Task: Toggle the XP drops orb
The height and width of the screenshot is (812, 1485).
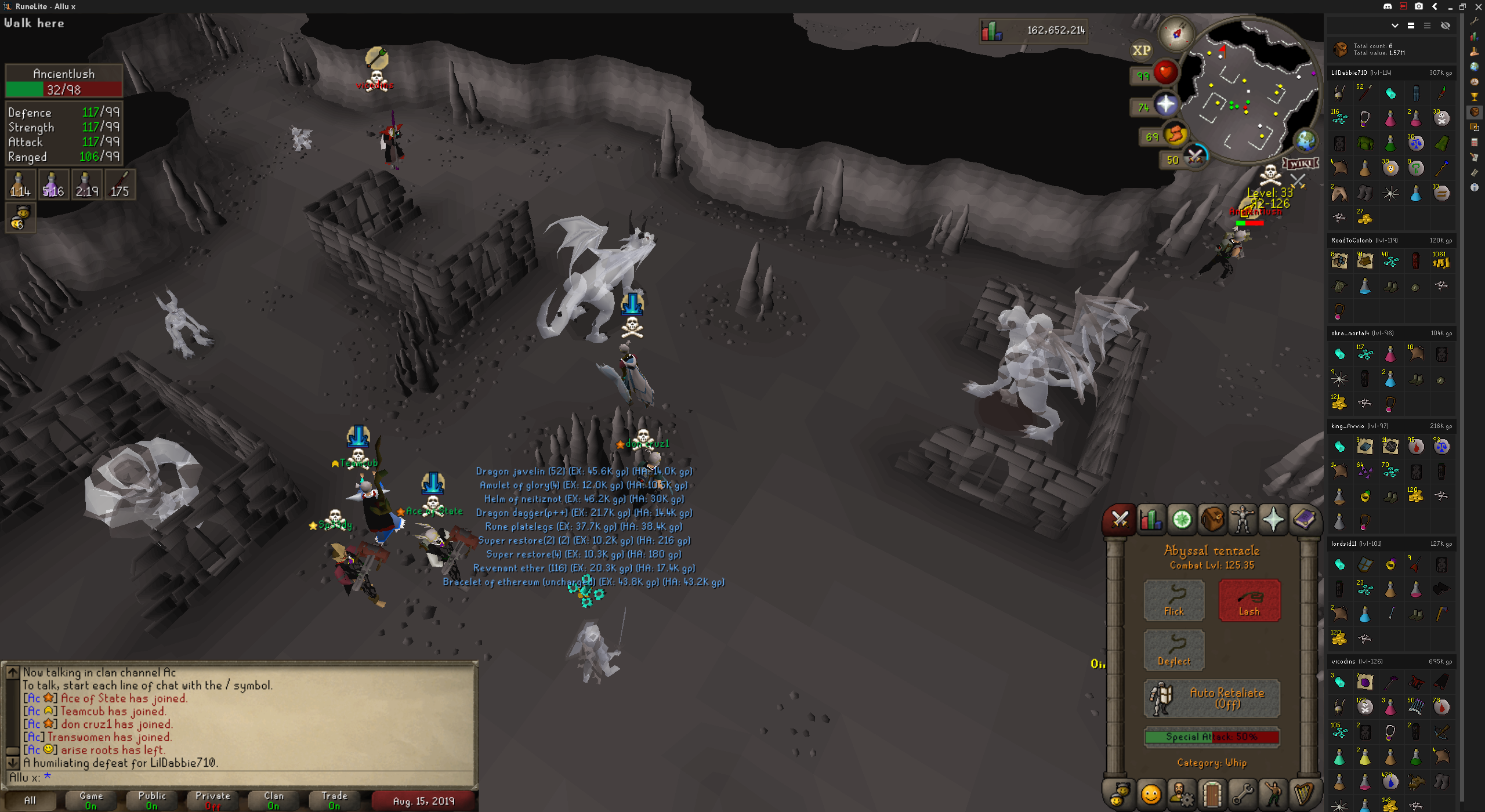Action: coord(1141,50)
